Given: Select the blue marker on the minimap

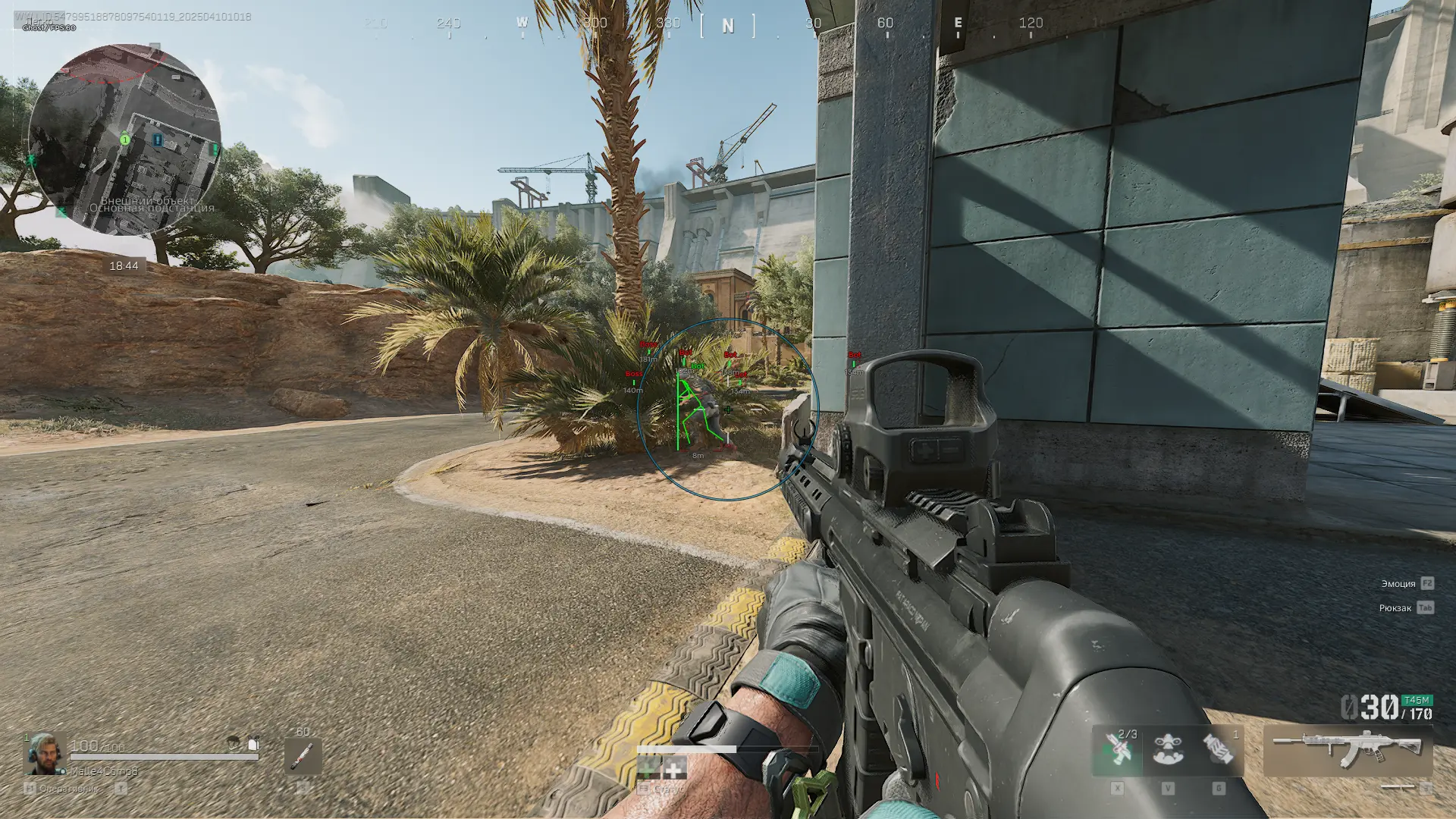Looking at the screenshot, I should (x=158, y=140).
